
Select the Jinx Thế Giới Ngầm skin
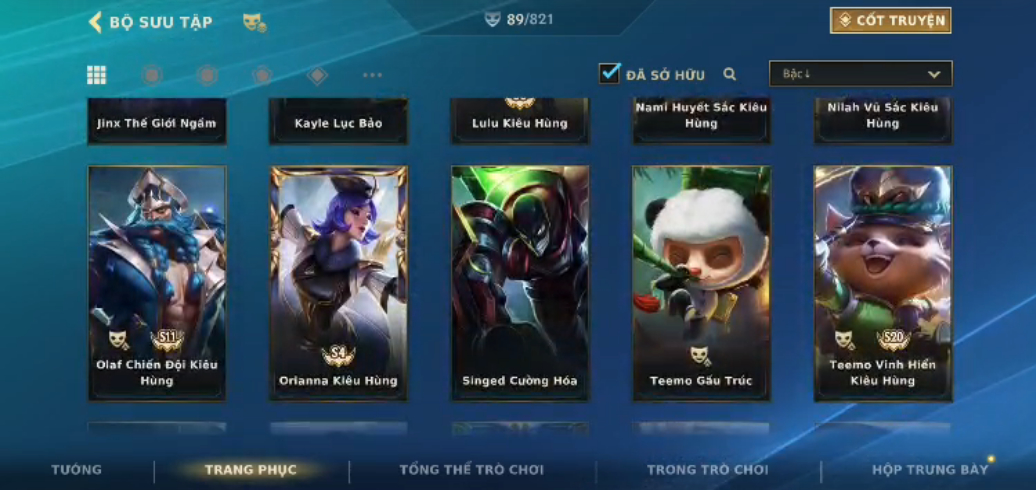[x=157, y=122]
